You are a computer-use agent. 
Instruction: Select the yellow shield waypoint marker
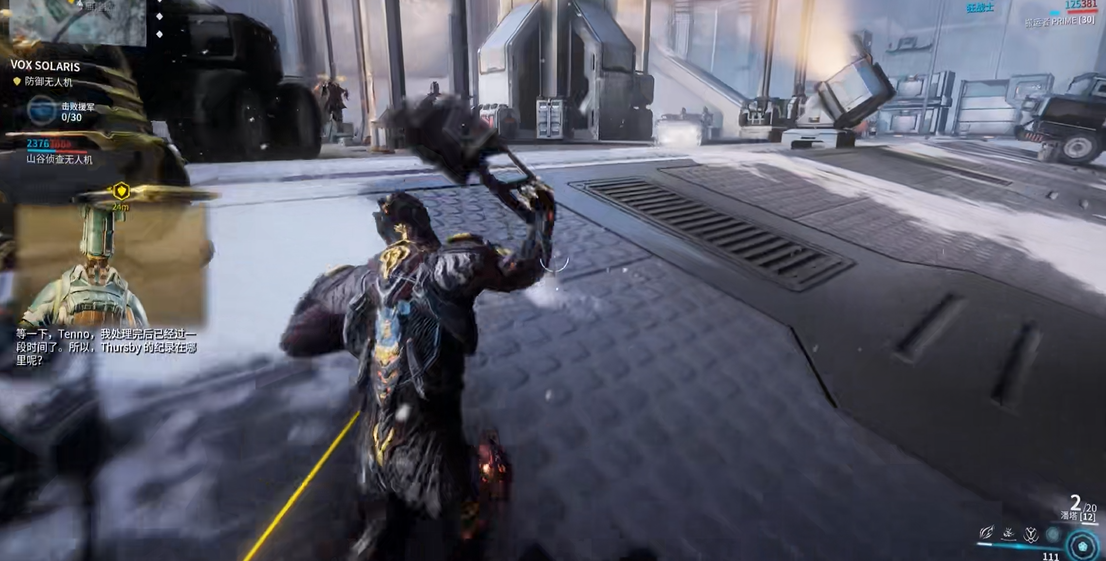[121, 191]
